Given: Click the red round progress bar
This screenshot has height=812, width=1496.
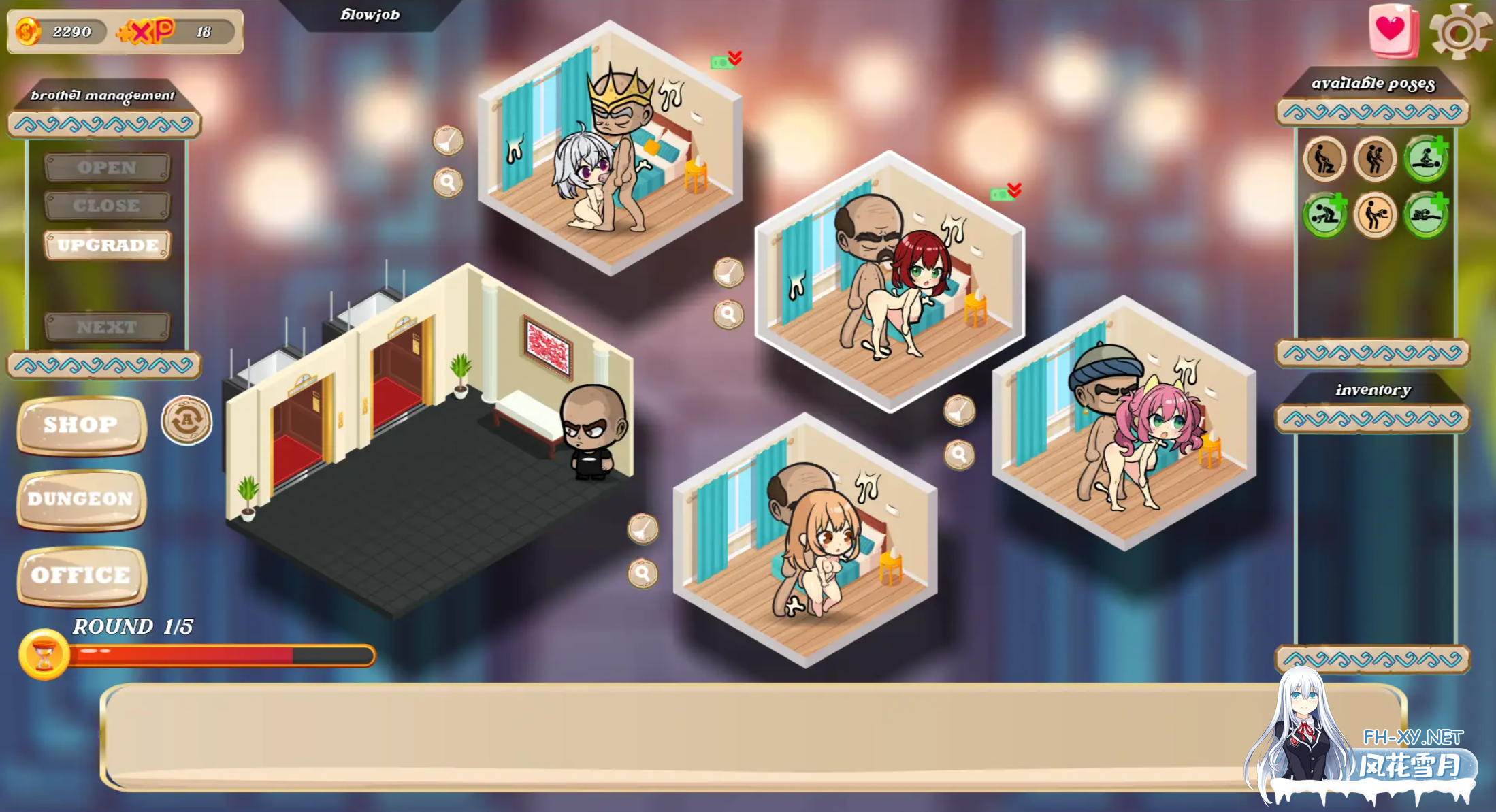Looking at the screenshot, I should (204, 656).
